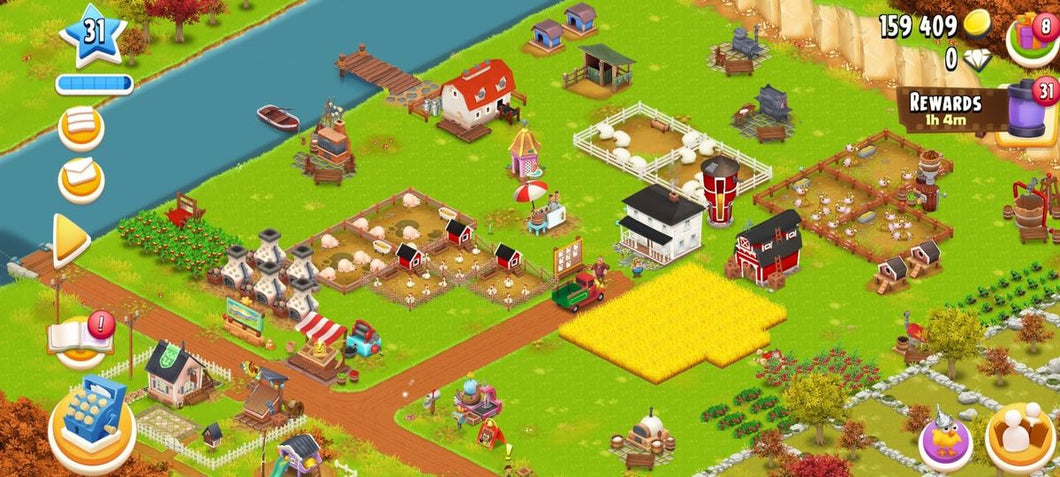Open the envelope mail button
Screen dimensions: 1060x477
(x=81, y=178)
